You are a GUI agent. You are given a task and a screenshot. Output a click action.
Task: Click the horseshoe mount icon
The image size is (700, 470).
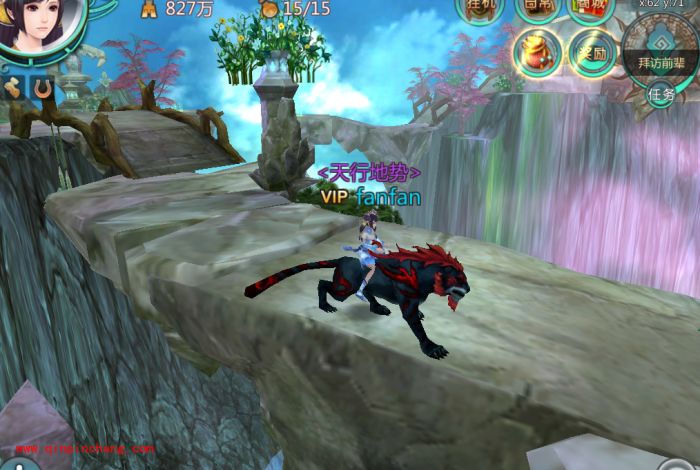point(42,88)
